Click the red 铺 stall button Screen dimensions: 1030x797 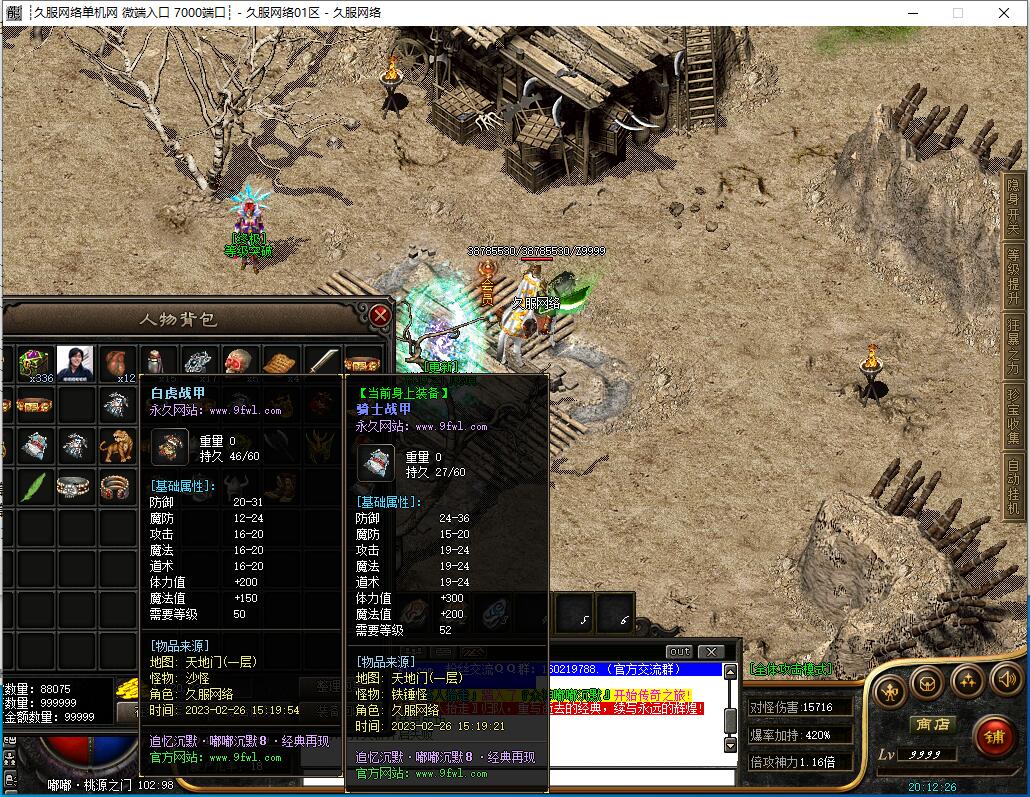(995, 737)
